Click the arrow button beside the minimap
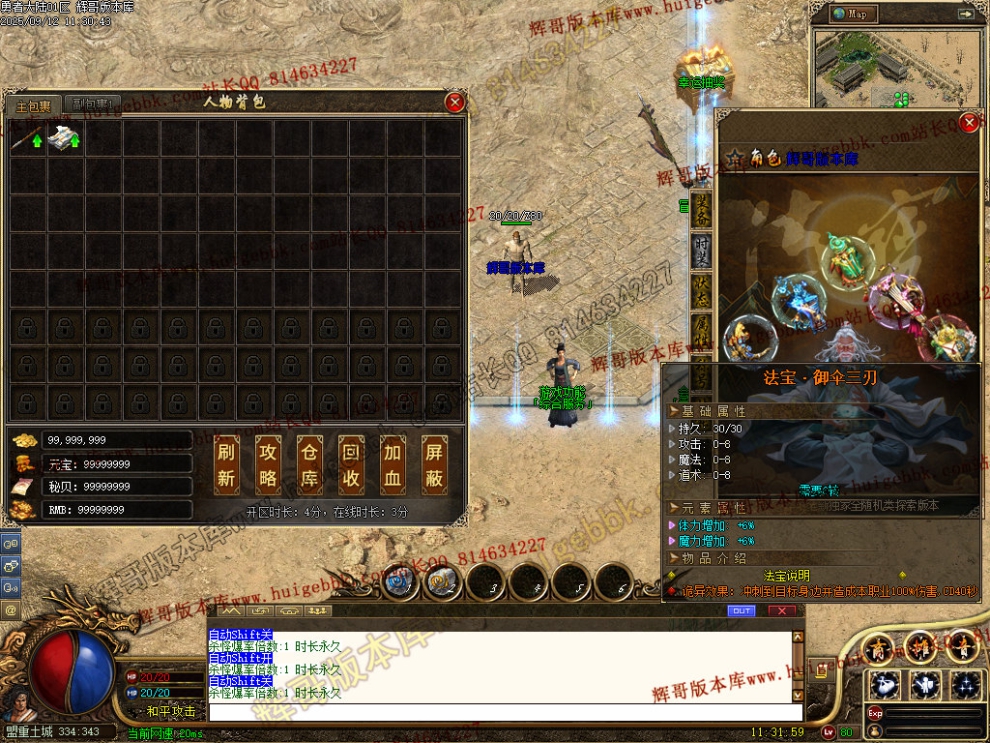This screenshot has width=990, height=743. click(x=966, y=14)
